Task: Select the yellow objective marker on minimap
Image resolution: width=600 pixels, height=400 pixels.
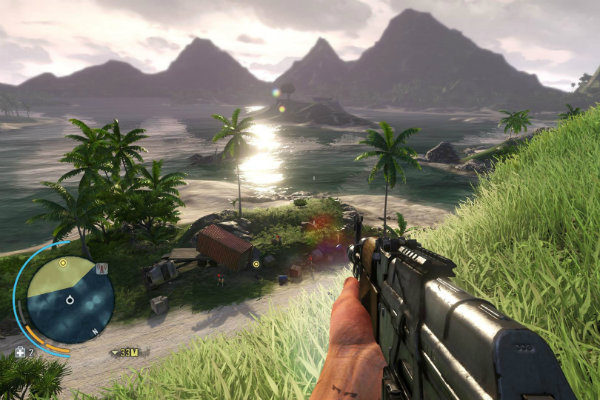Action: coord(63,263)
